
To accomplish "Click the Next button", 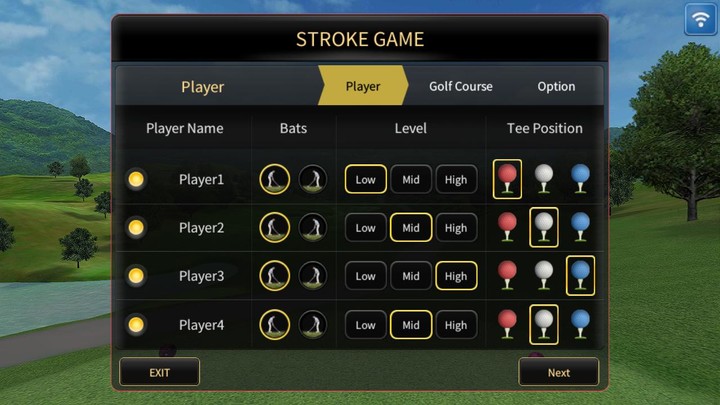I will (558, 372).
